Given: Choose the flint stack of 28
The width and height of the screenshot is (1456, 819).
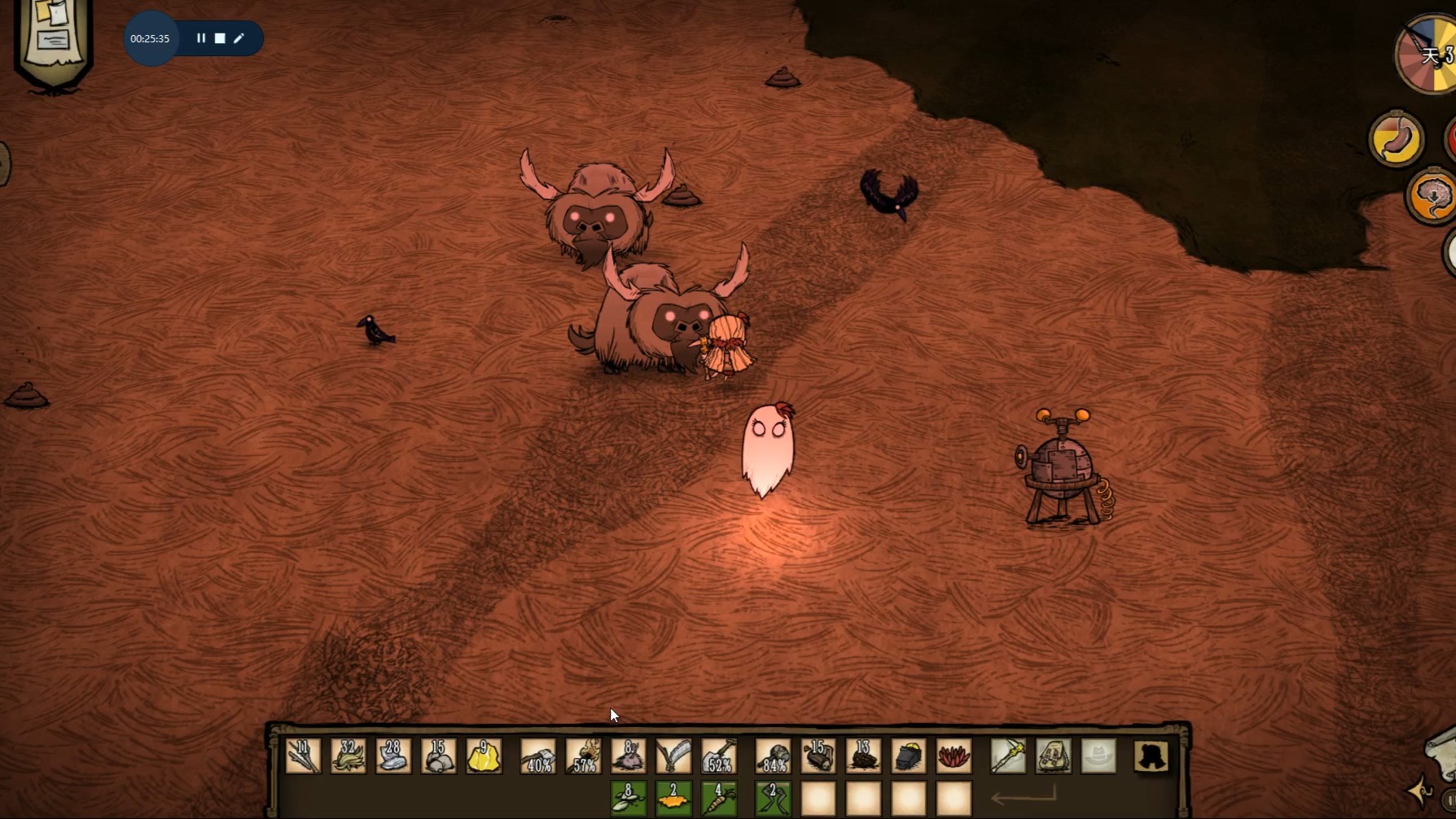Looking at the screenshot, I should pos(393,756).
